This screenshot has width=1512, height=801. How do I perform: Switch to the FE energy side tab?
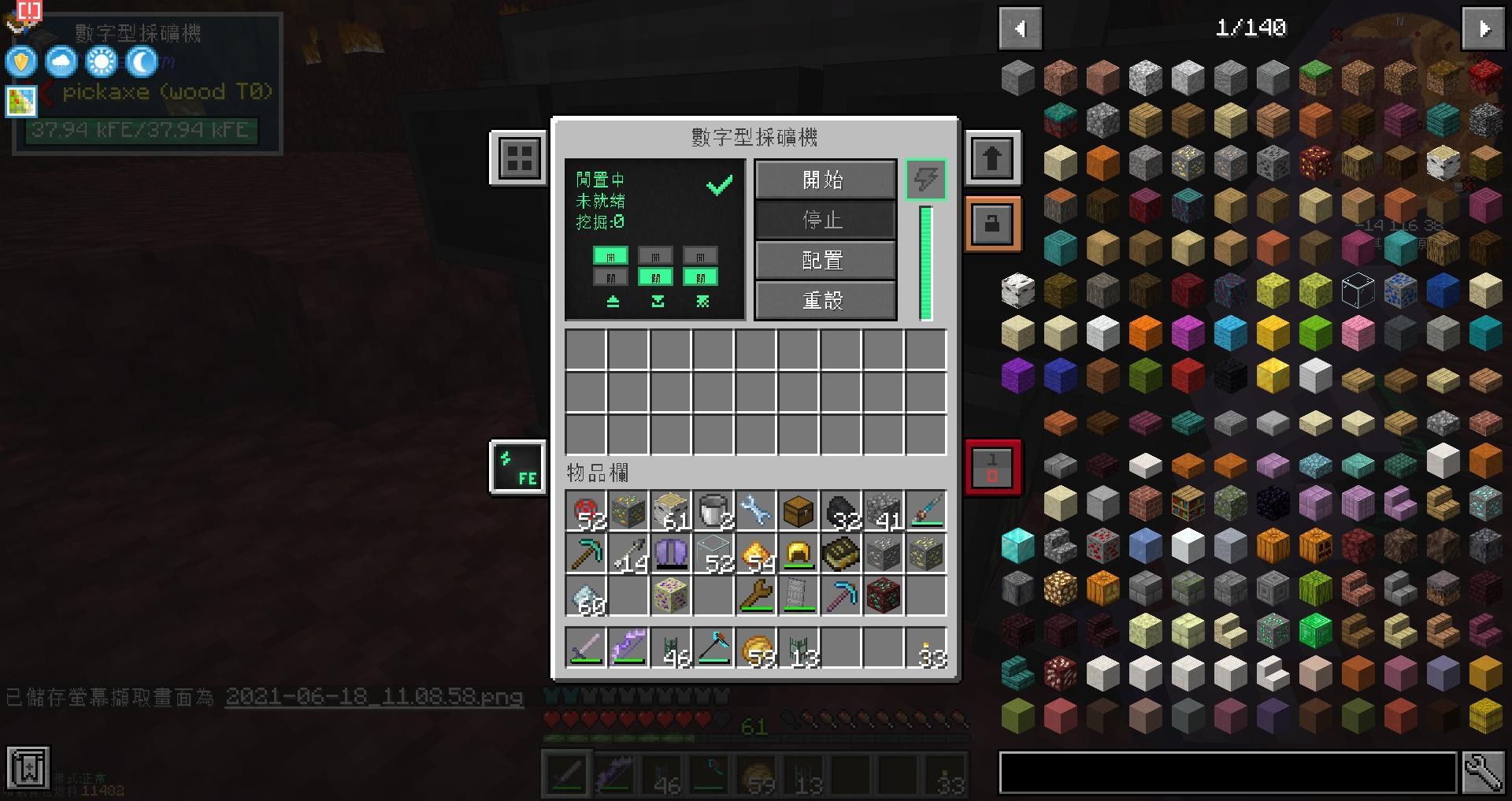point(517,466)
